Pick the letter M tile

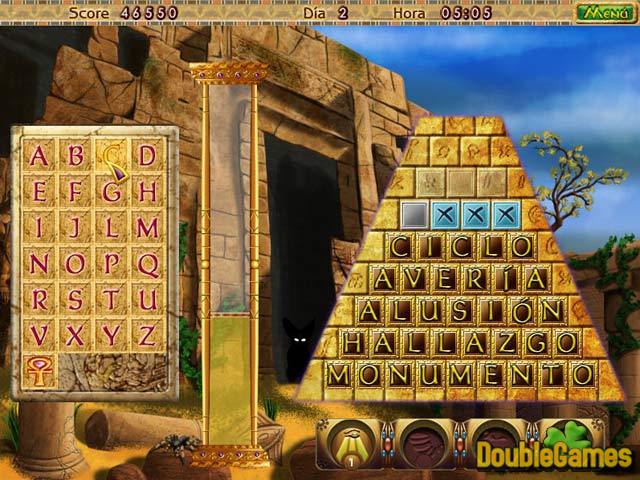click(x=148, y=228)
